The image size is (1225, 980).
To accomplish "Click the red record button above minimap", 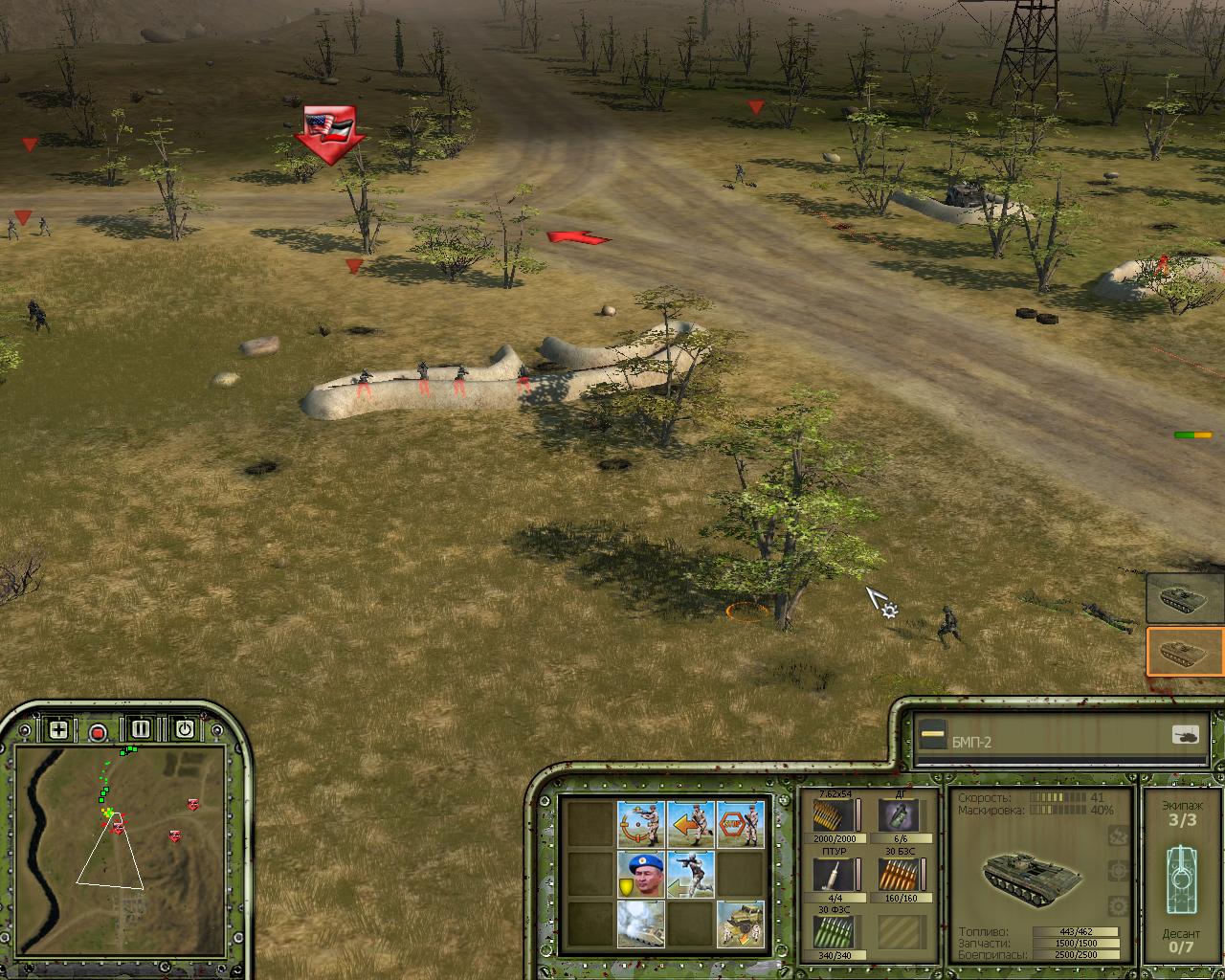I will pos(98,732).
